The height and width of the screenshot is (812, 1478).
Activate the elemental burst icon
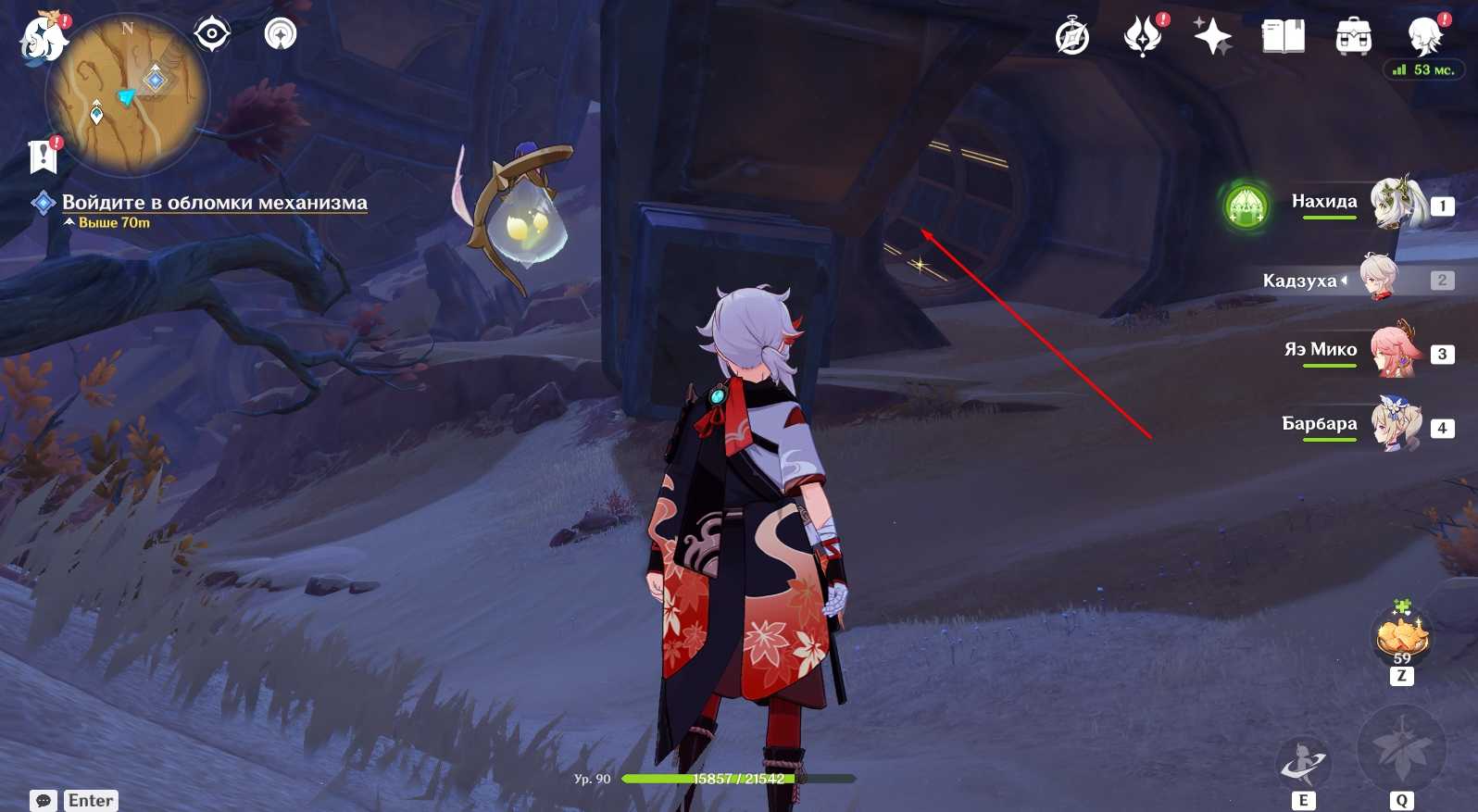click(x=1401, y=749)
